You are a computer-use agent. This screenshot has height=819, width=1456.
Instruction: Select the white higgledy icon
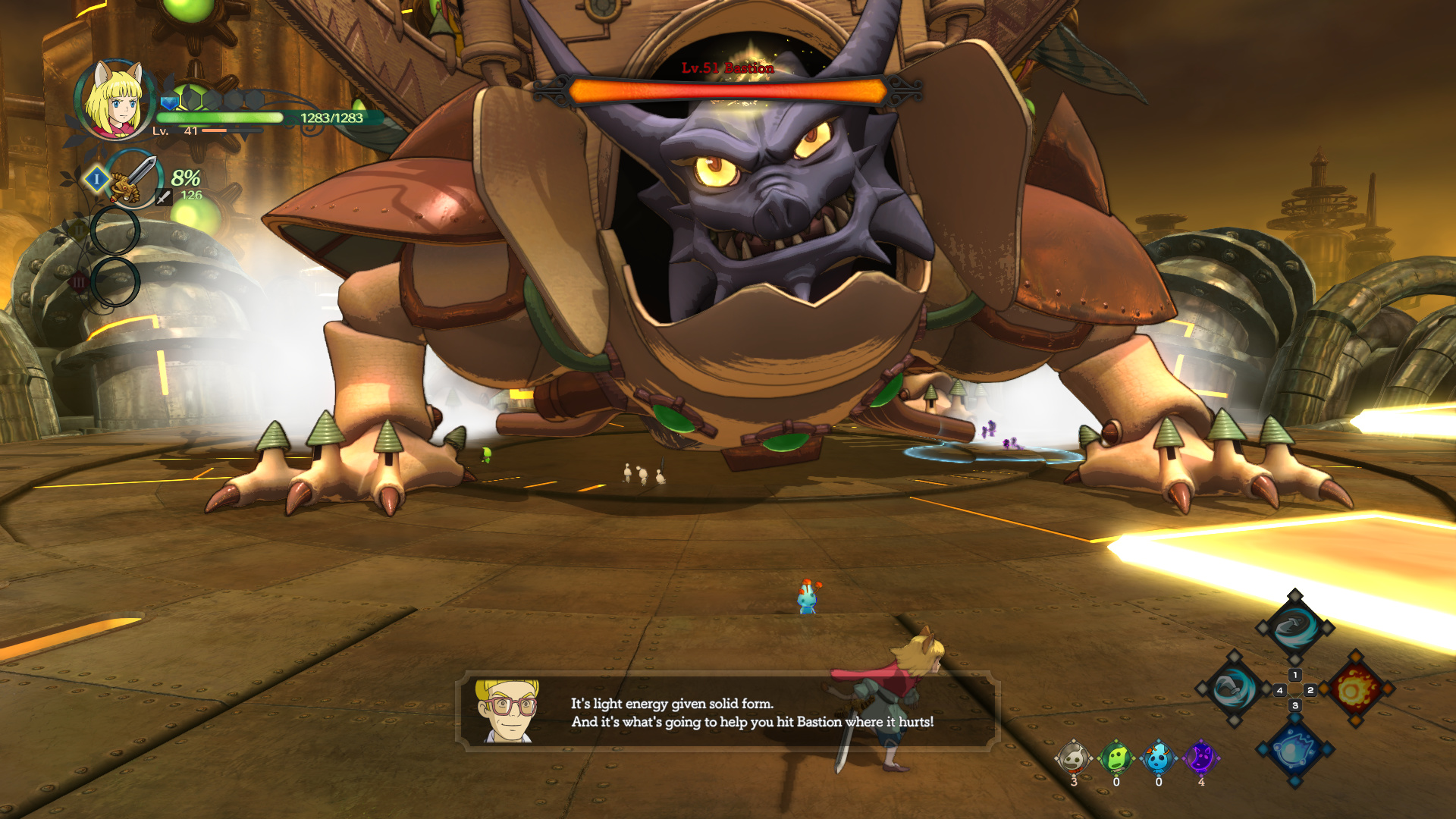1074,758
